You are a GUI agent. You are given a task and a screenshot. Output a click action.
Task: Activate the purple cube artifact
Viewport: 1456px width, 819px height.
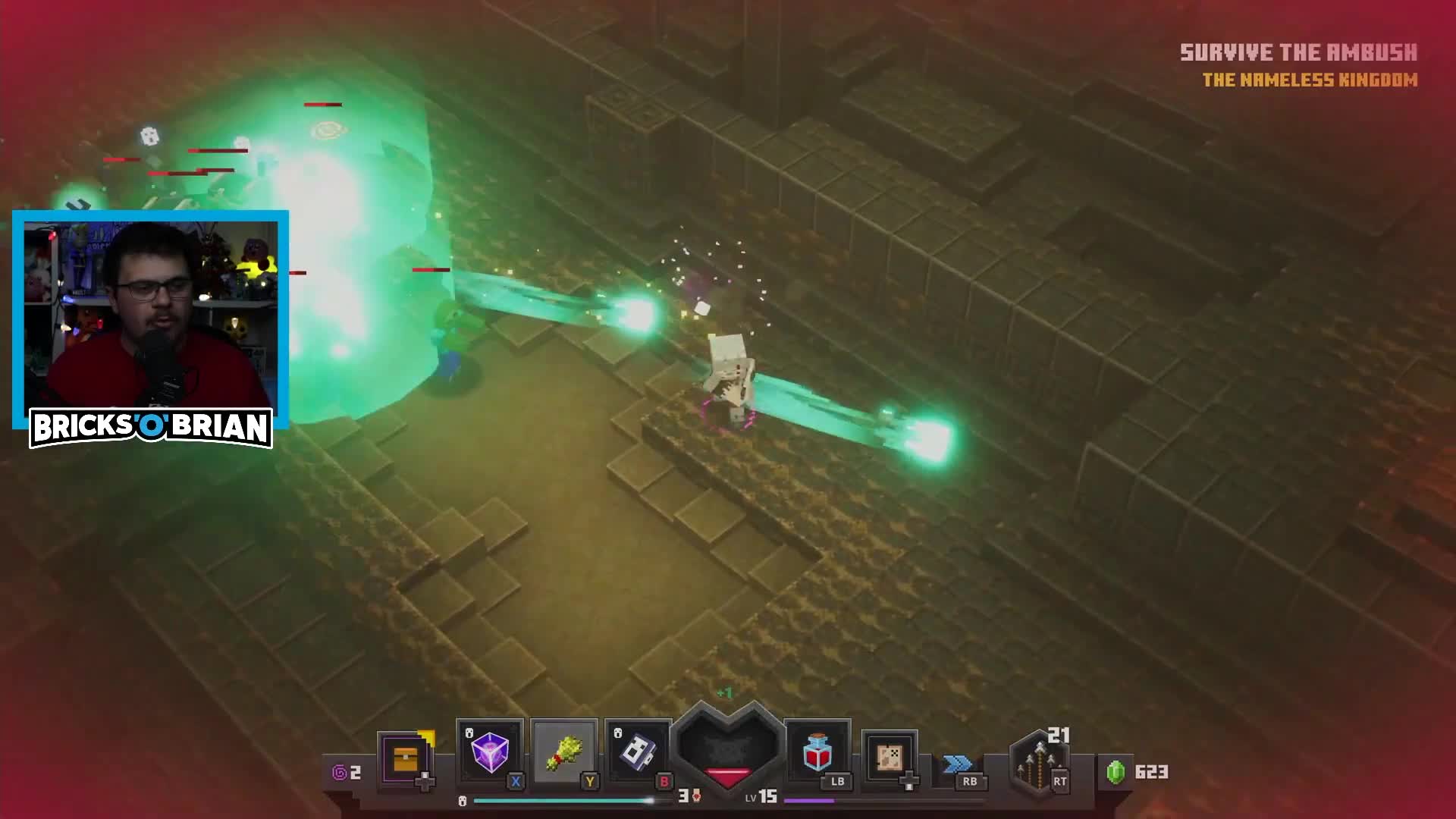[489, 753]
